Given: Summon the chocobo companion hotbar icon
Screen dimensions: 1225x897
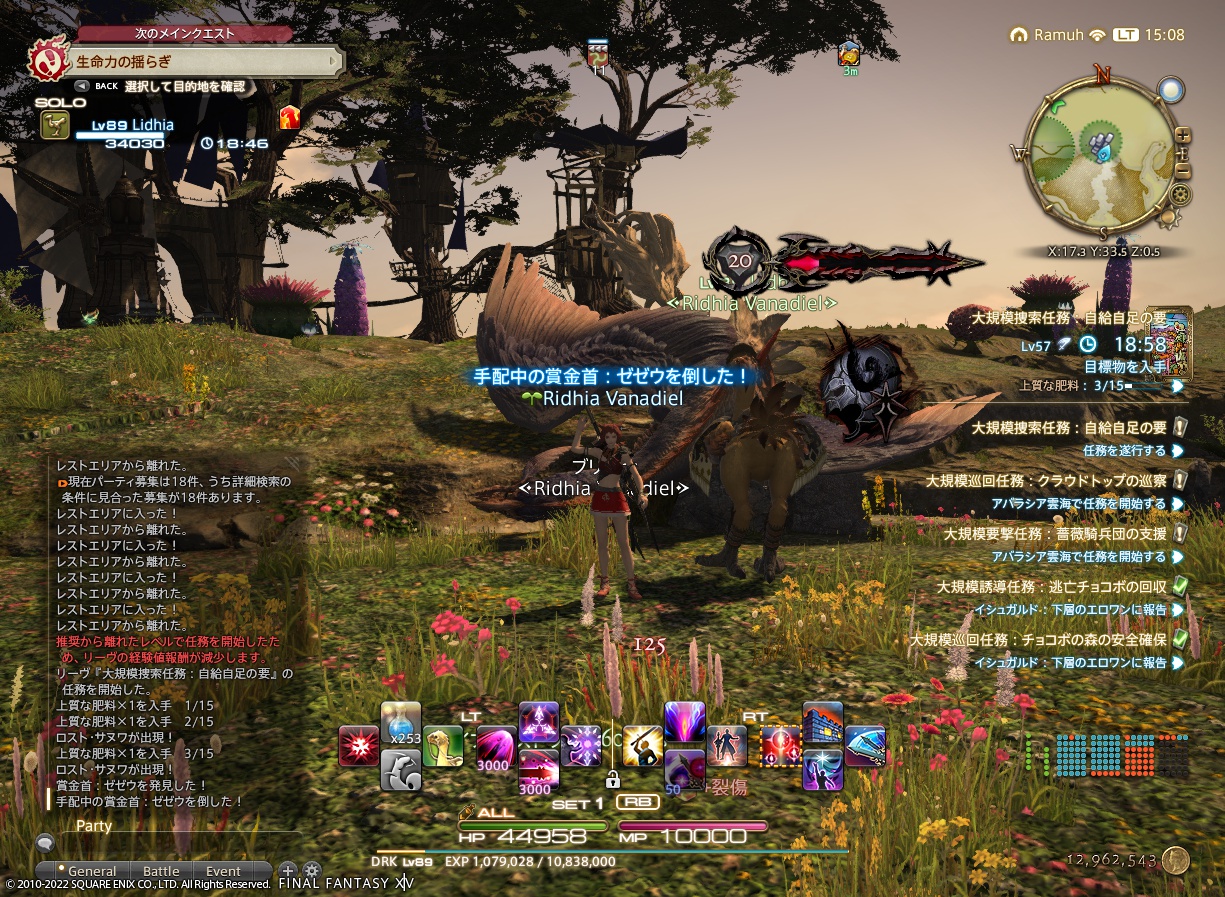Looking at the screenshot, I should pyautogui.click(x=441, y=746).
